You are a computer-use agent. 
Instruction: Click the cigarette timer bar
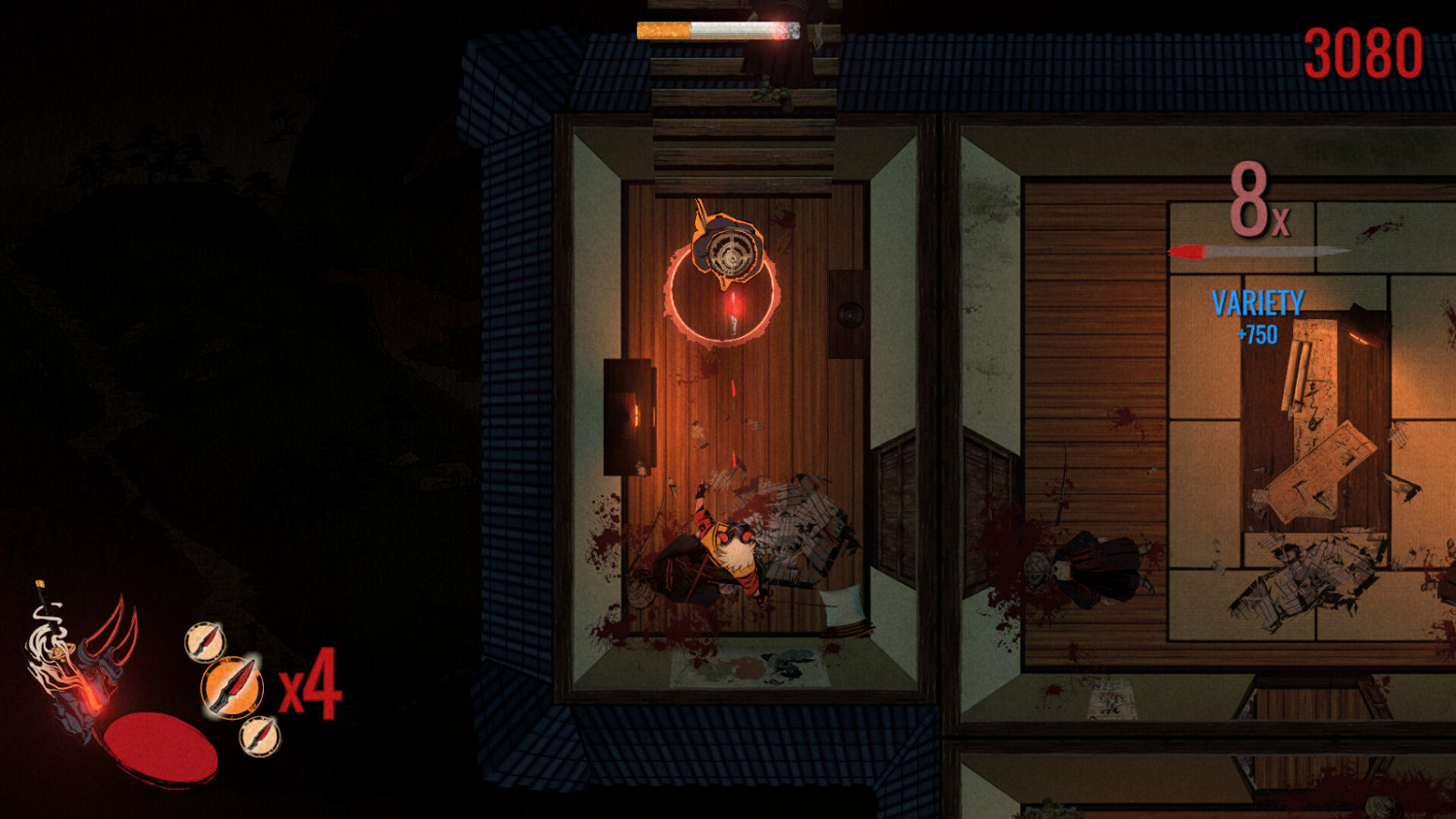(718, 30)
